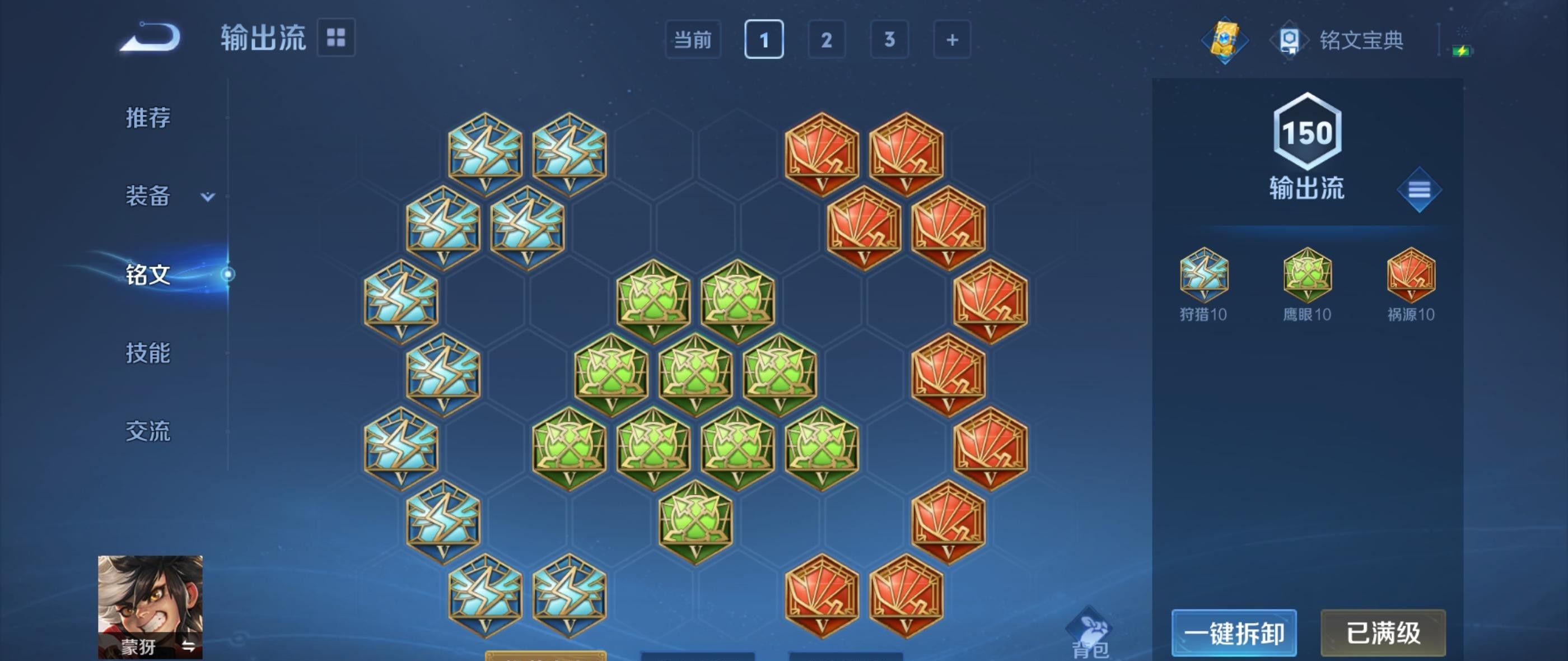Image resolution: width=1568 pixels, height=661 pixels.
Task: Select the 狩猎 rune summary icon
Action: 1203,276
